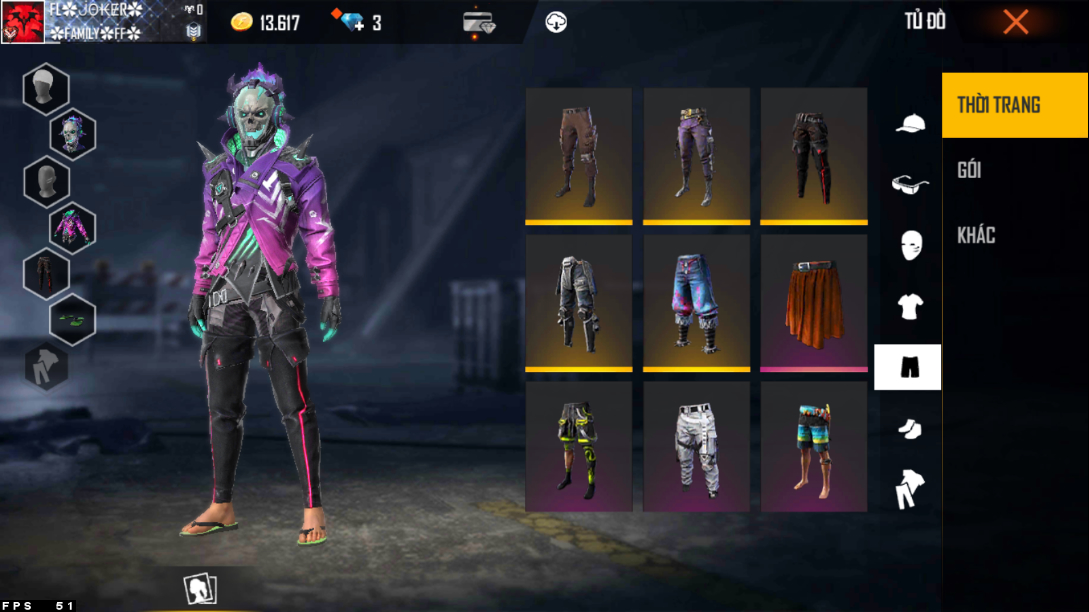This screenshot has width=1089, height=612.
Task: Choose the striped beach shorts
Action: [x=813, y=447]
